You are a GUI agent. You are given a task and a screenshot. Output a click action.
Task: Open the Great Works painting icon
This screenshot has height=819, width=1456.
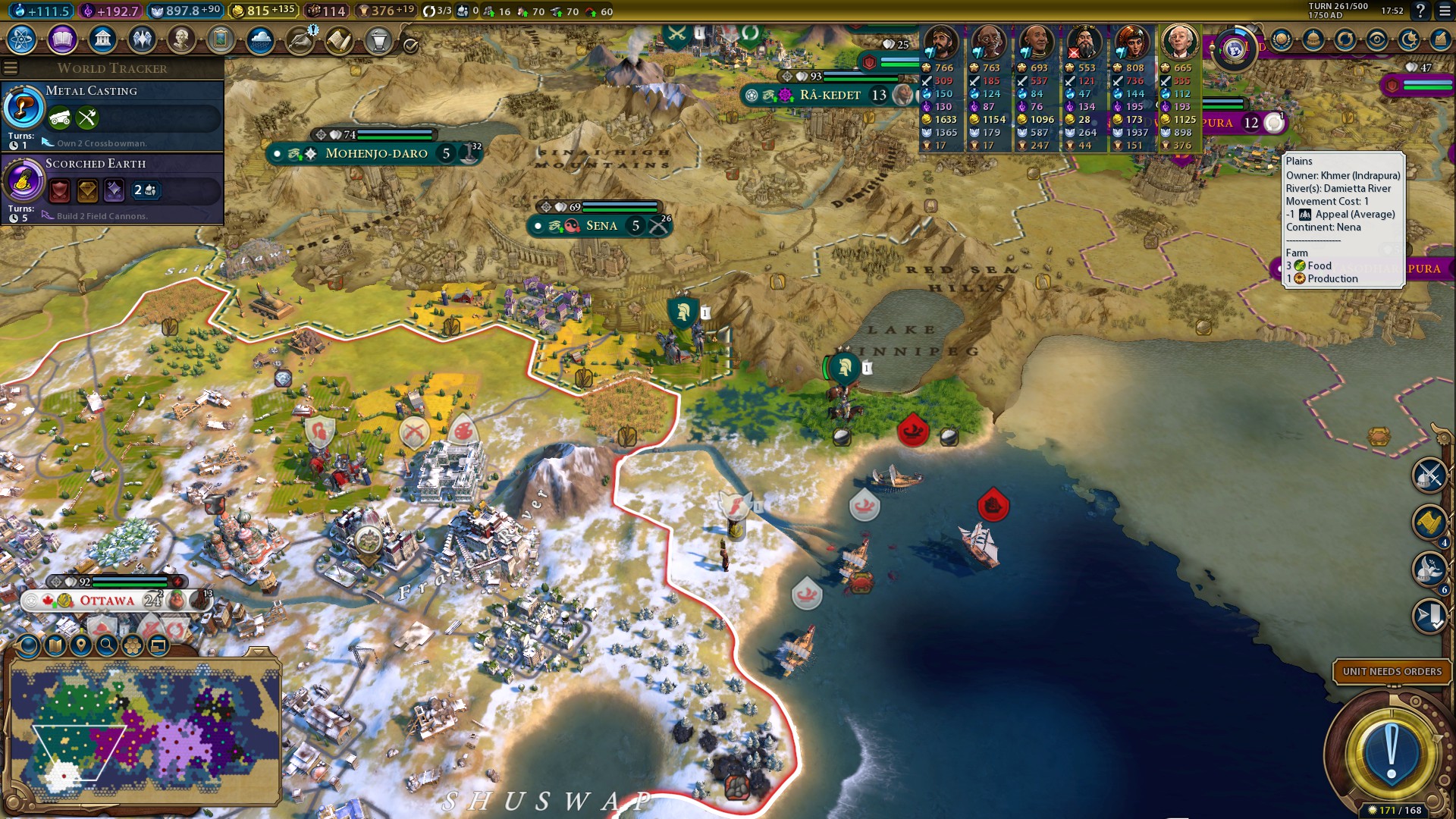pos(221,39)
